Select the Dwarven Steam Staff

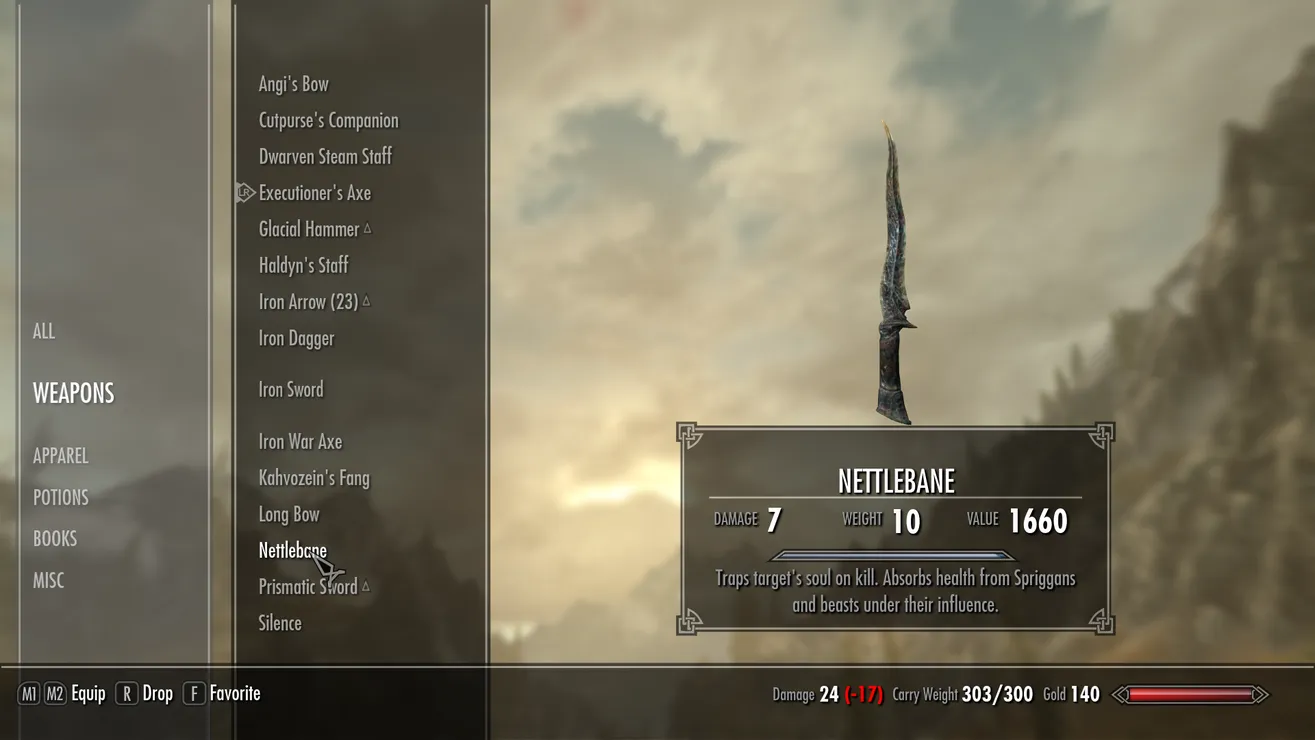pos(325,157)
